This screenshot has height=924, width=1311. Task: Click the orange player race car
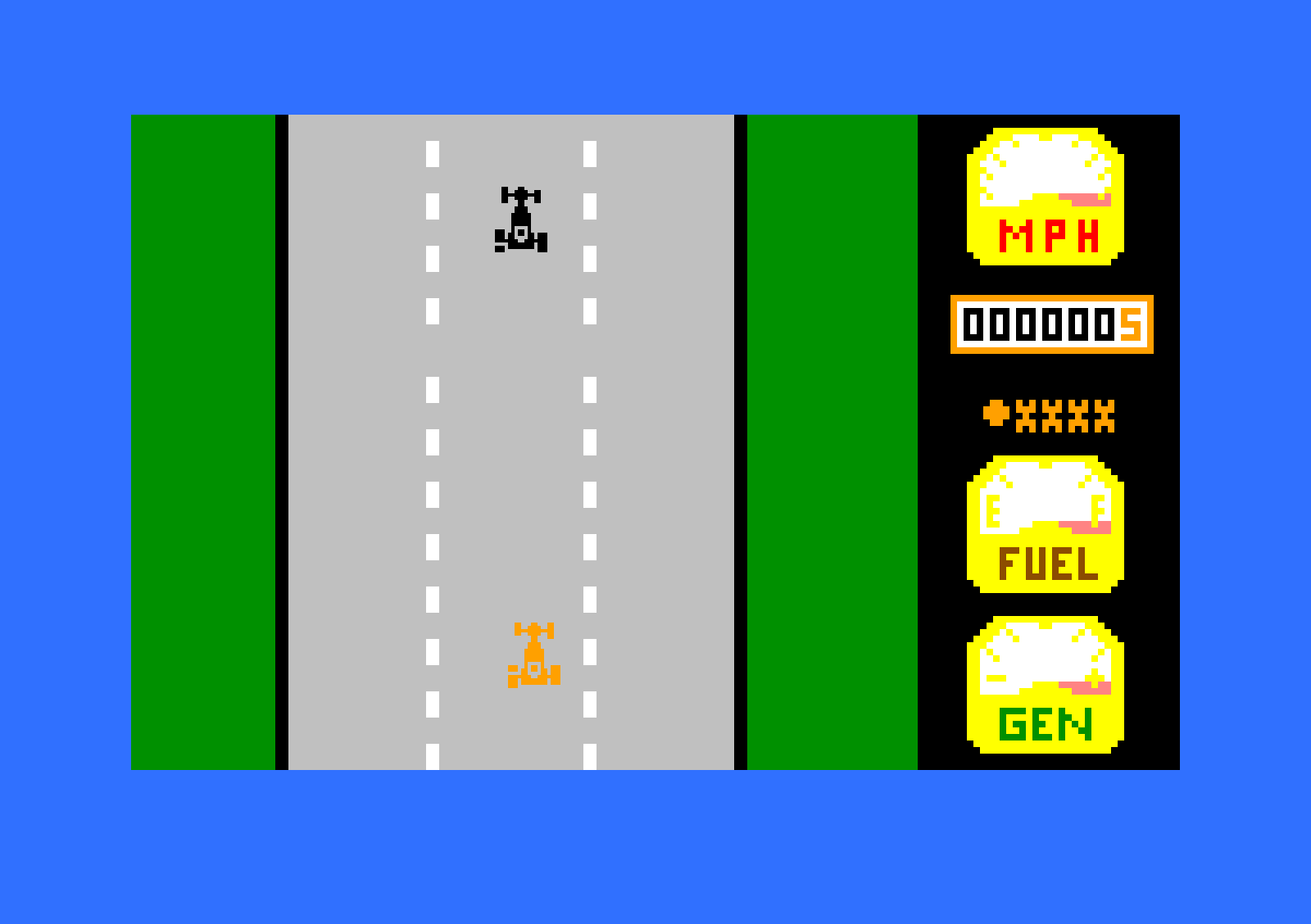pyautogui.click(x=533, y=655)
